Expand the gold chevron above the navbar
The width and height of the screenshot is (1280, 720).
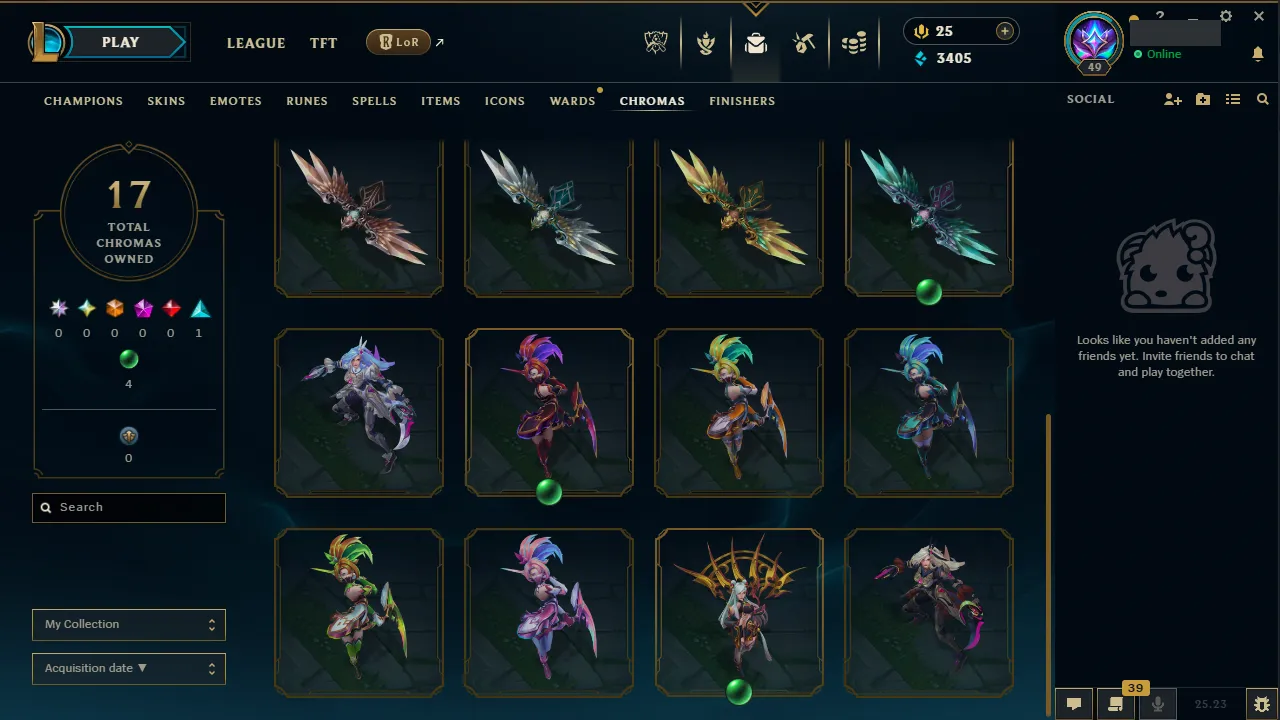click(x=755, y=7)
